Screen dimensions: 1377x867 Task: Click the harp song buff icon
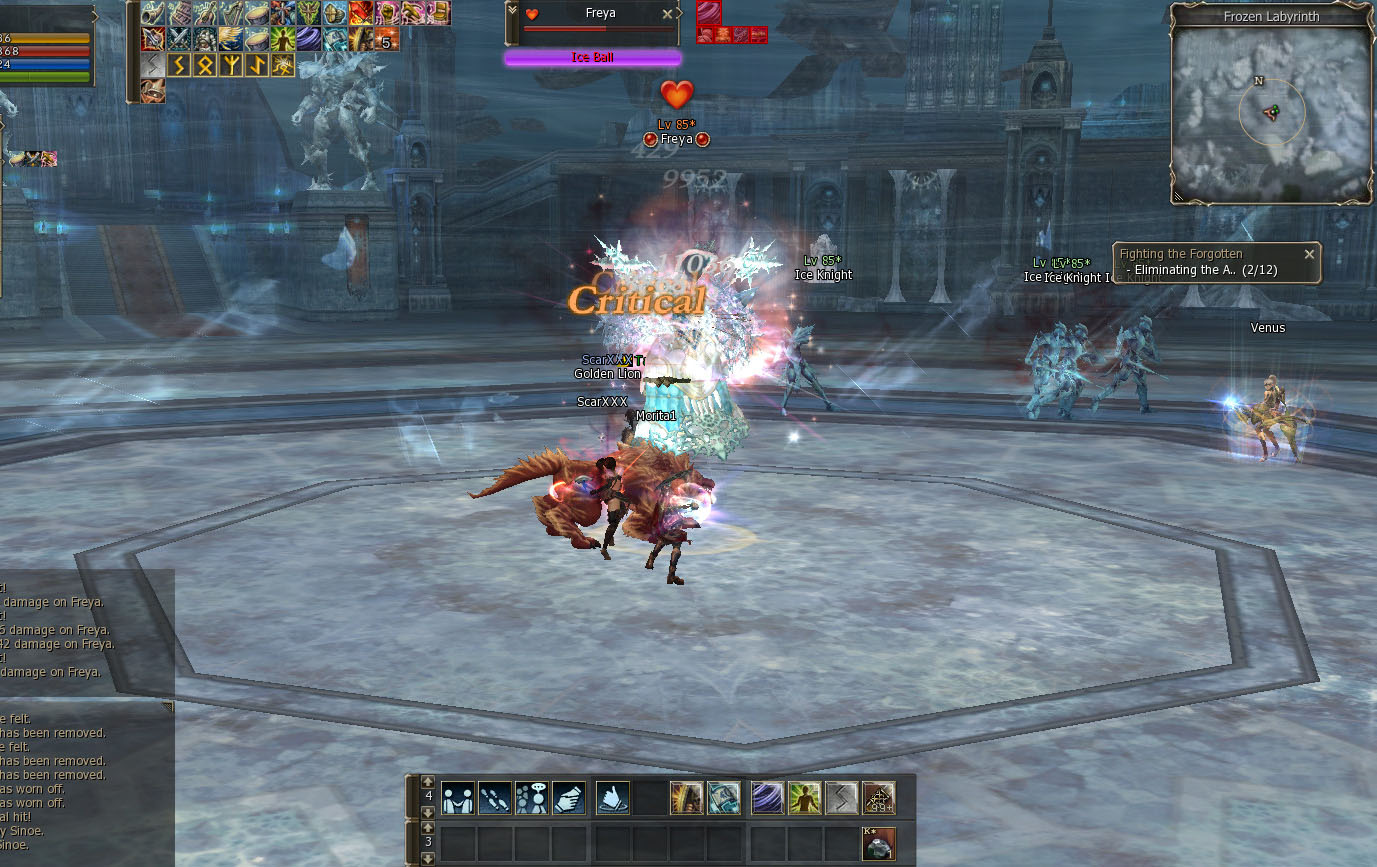point(231,13)
